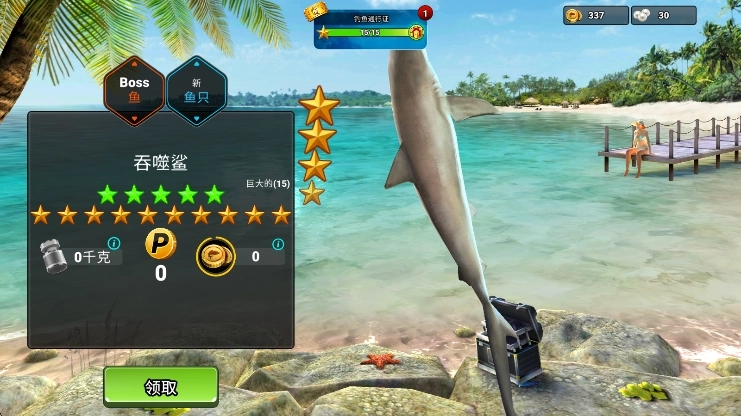Select the 新鱼只 hexagon badge
Image resolution: width=741 pixels, height=416 pixels.
(196, 90)
